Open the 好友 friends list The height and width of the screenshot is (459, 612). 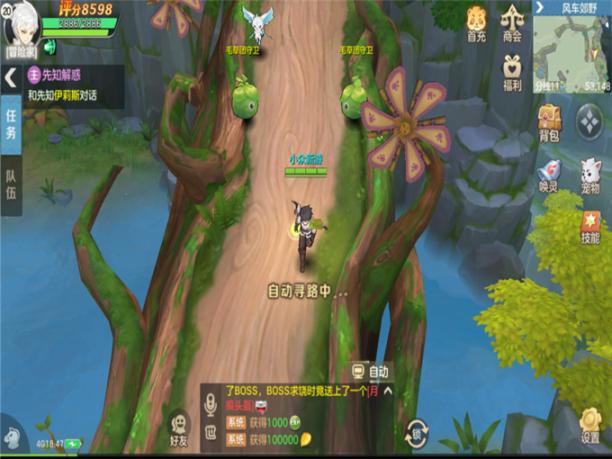[x=179, y=428]
